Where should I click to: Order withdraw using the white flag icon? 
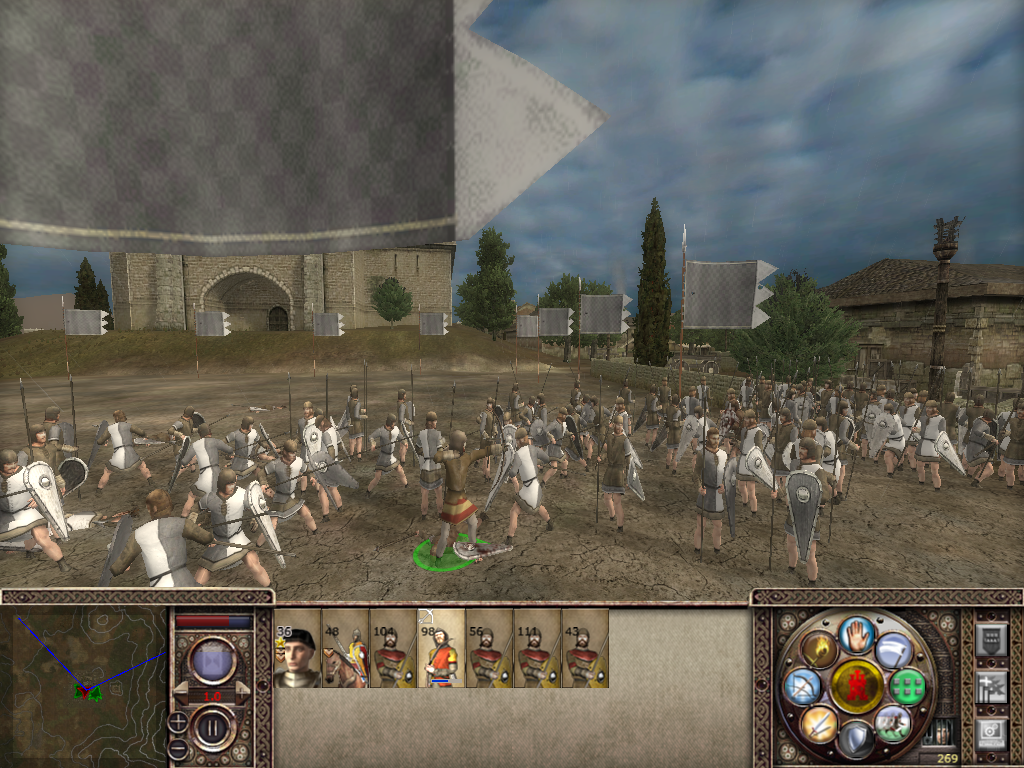[x=893, y=650]
